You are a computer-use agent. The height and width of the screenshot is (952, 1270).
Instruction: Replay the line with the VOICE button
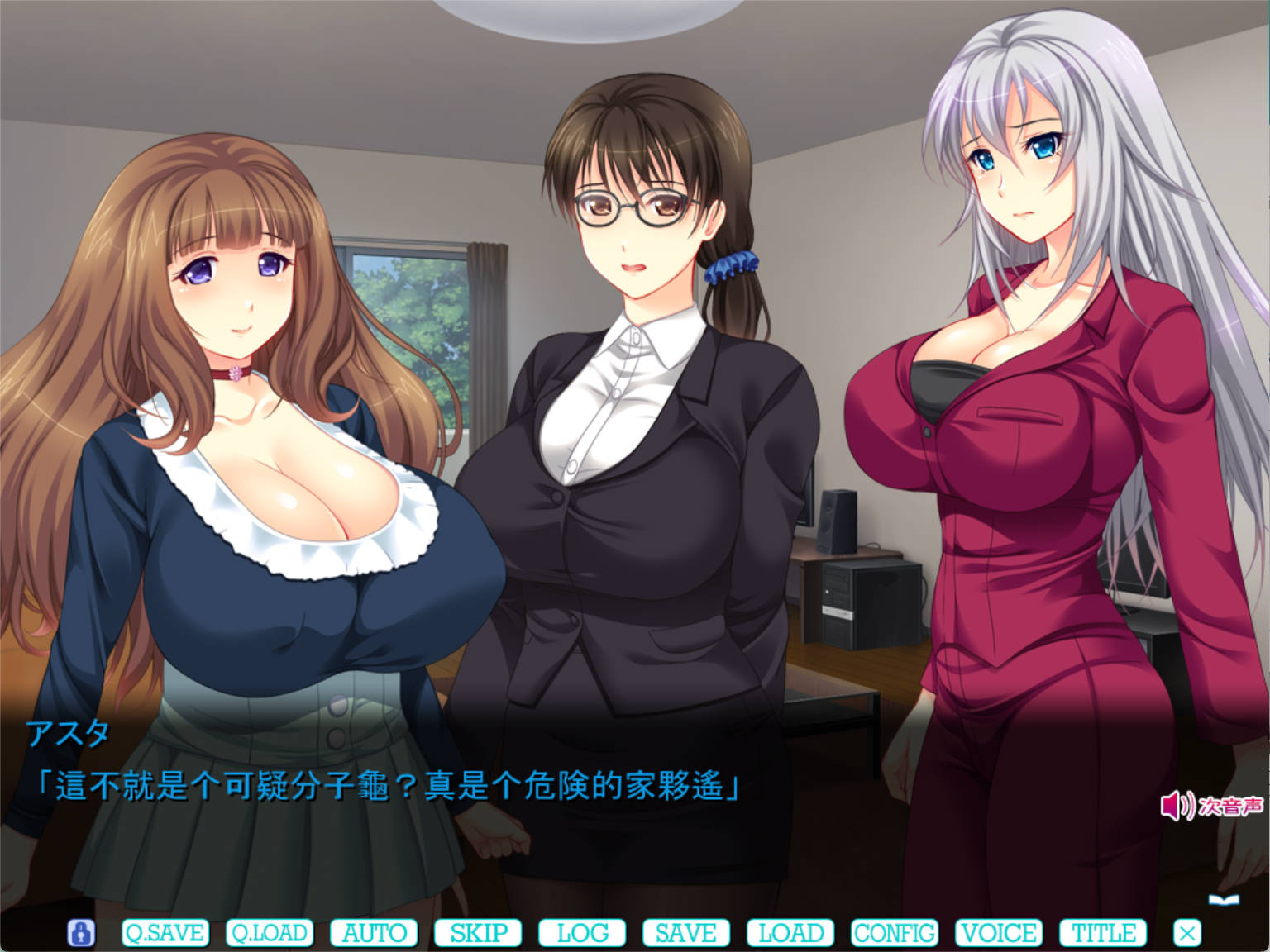click(x=999, y=933)
